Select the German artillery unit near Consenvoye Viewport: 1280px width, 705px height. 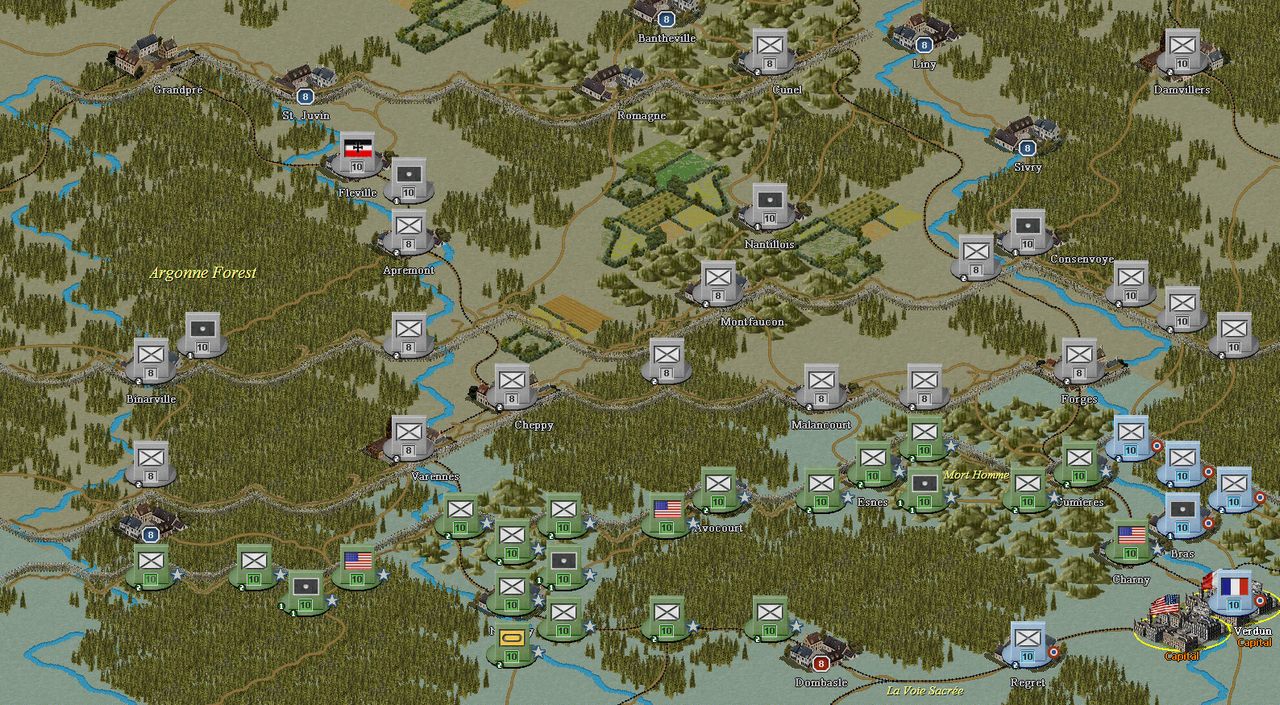(x=1027, y=229)
